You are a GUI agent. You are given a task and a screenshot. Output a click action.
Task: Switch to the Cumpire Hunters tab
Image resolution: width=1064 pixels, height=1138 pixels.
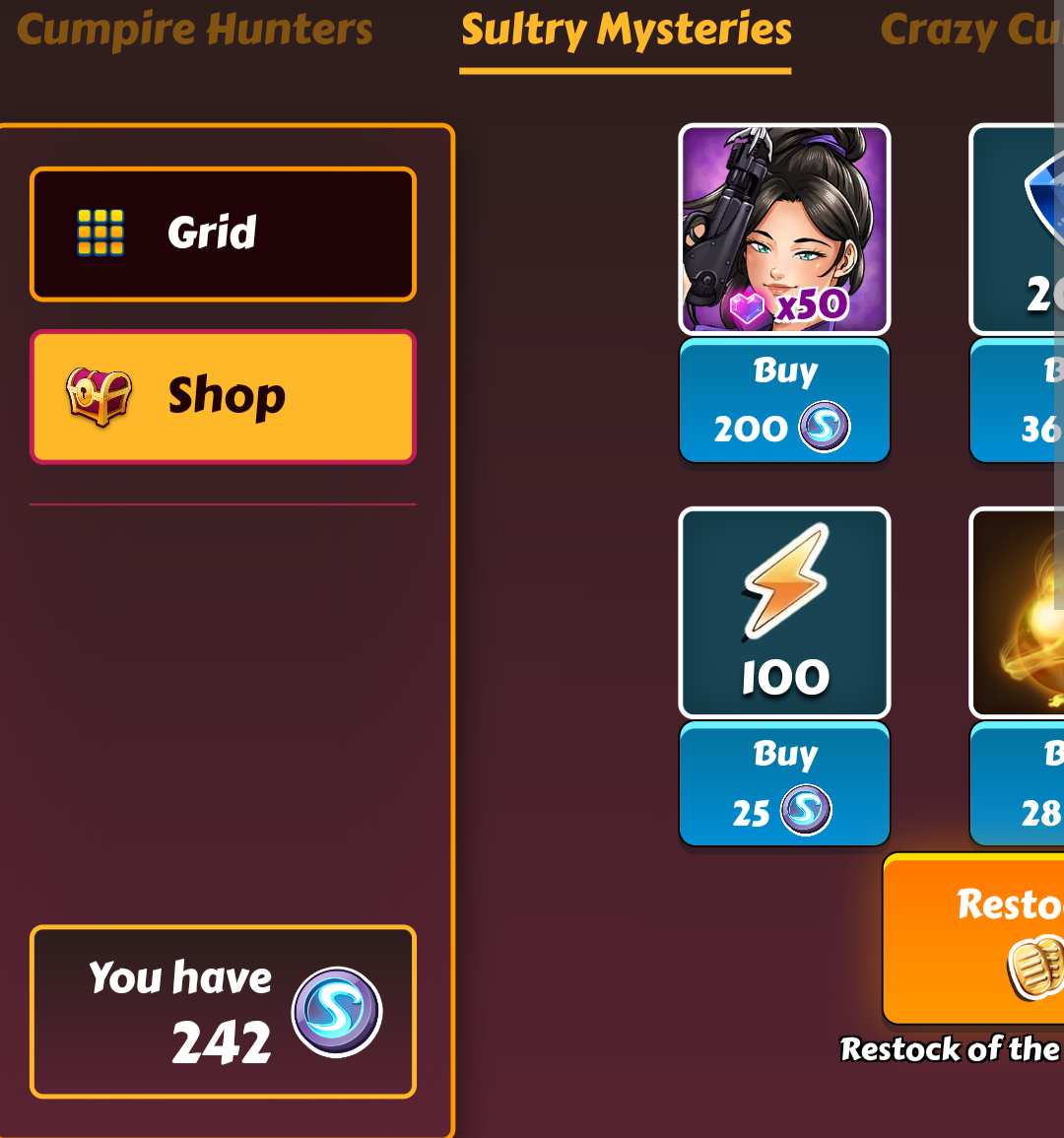point(195,30)
